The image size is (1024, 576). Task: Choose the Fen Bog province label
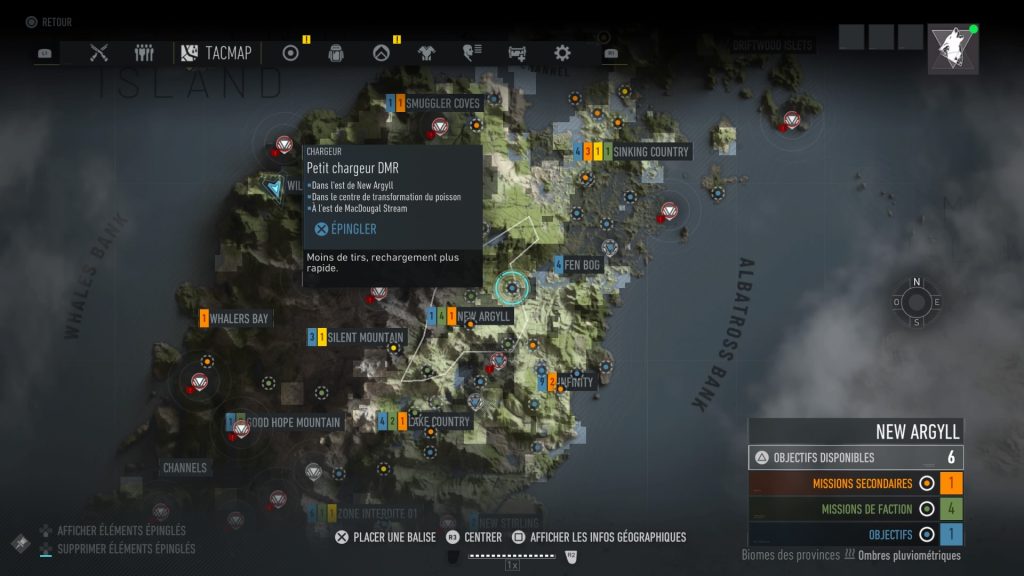click(x=582, y=266)
